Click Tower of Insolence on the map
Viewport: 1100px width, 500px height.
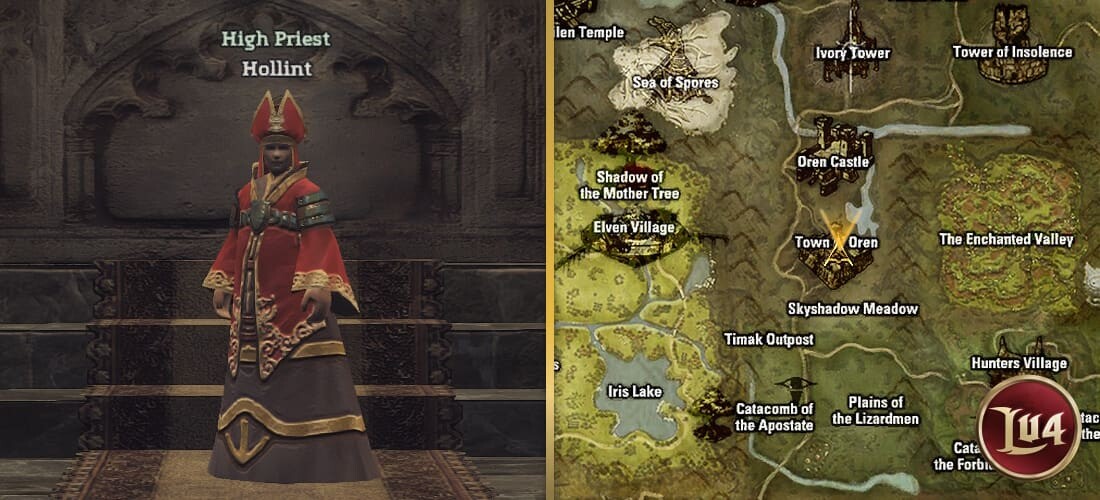coord(1012,52)
